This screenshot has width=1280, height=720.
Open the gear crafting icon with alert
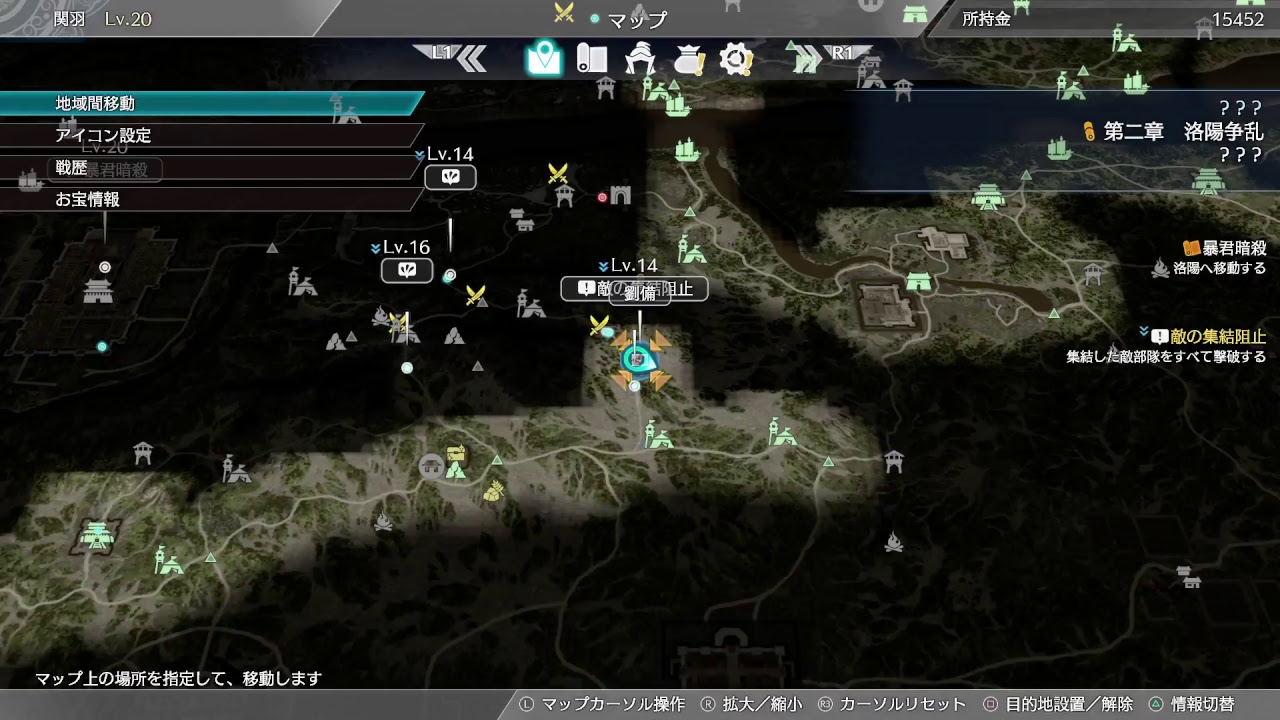point(737,59)
